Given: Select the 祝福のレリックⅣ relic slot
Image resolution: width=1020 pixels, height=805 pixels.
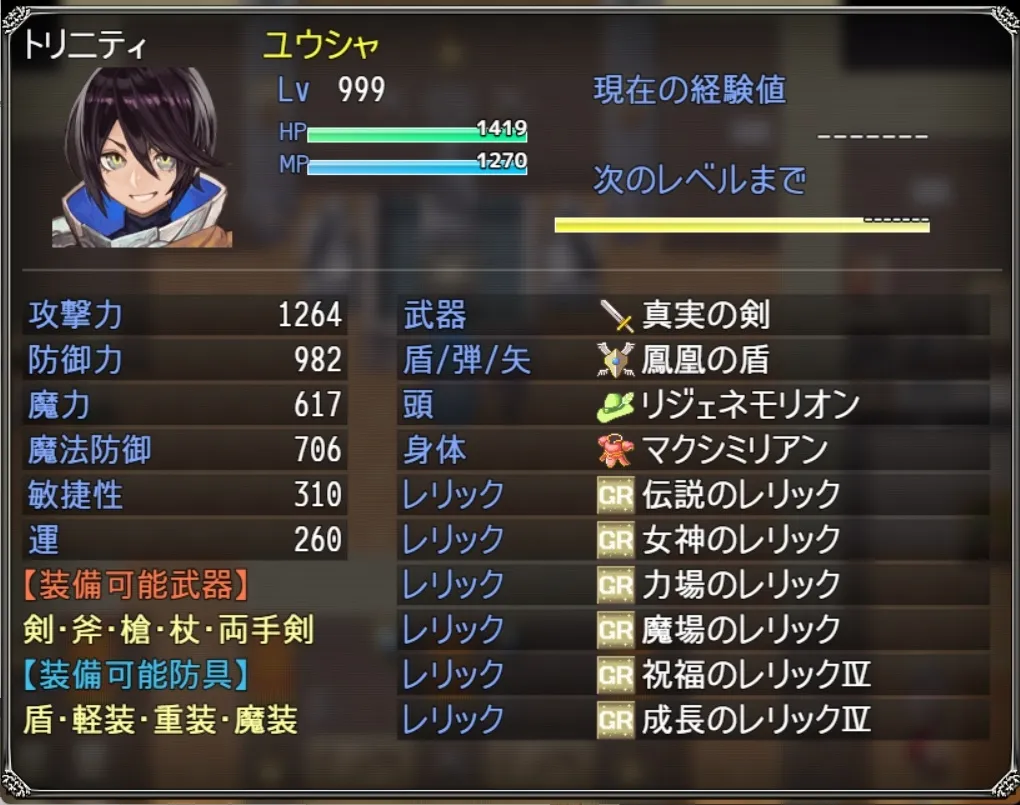Looking at the screenshot, I should click(x=755, y=675).
